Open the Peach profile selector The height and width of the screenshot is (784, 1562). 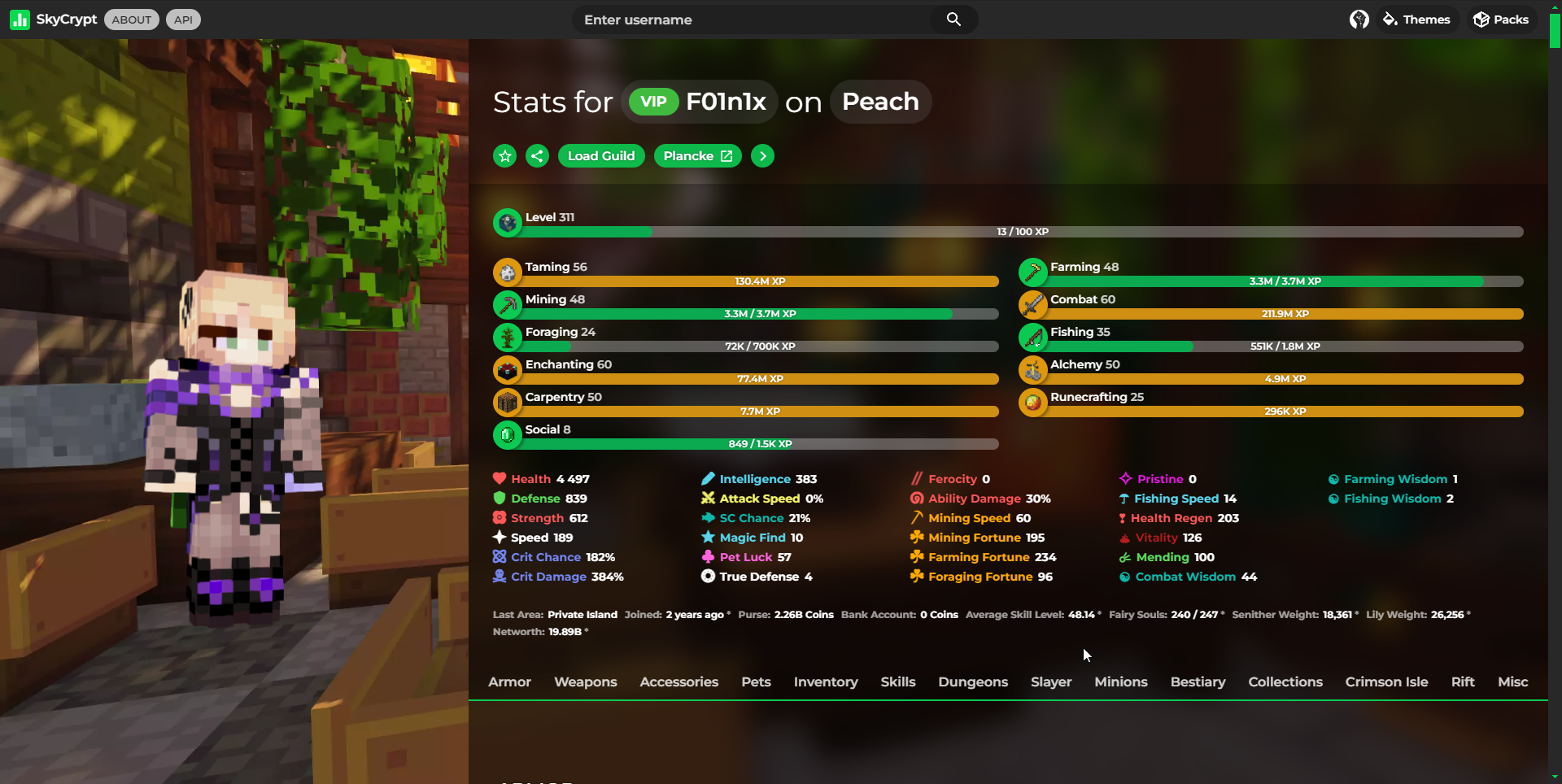(880, 102)
